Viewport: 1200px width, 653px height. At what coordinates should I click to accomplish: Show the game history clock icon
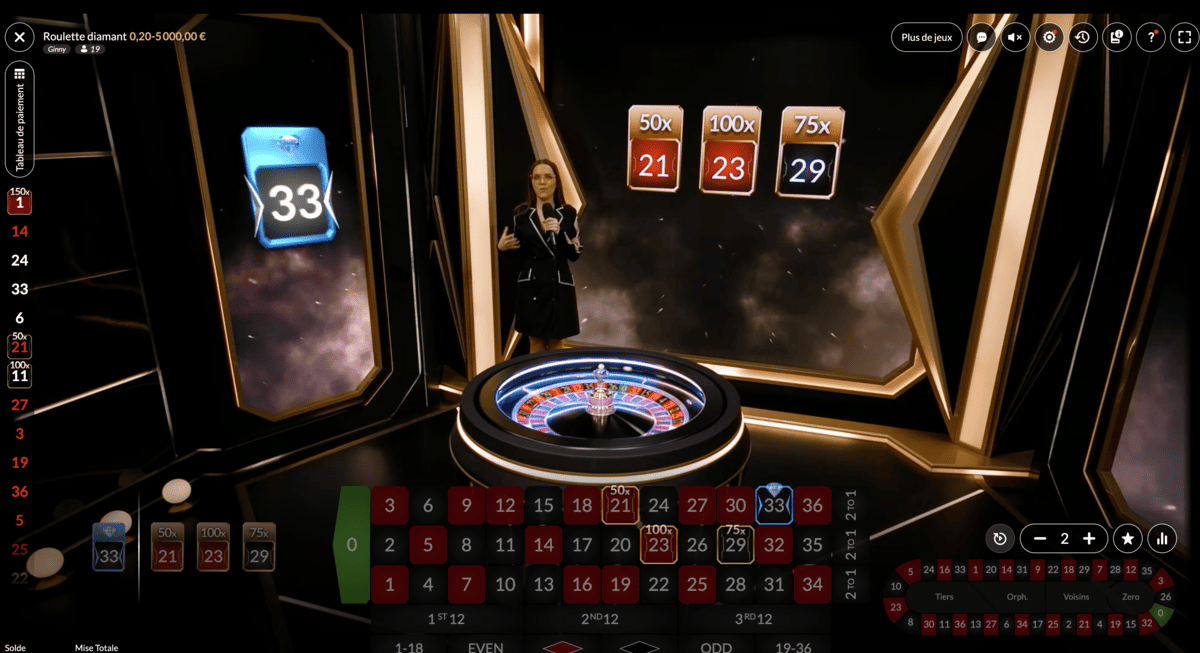point(1082,38)
